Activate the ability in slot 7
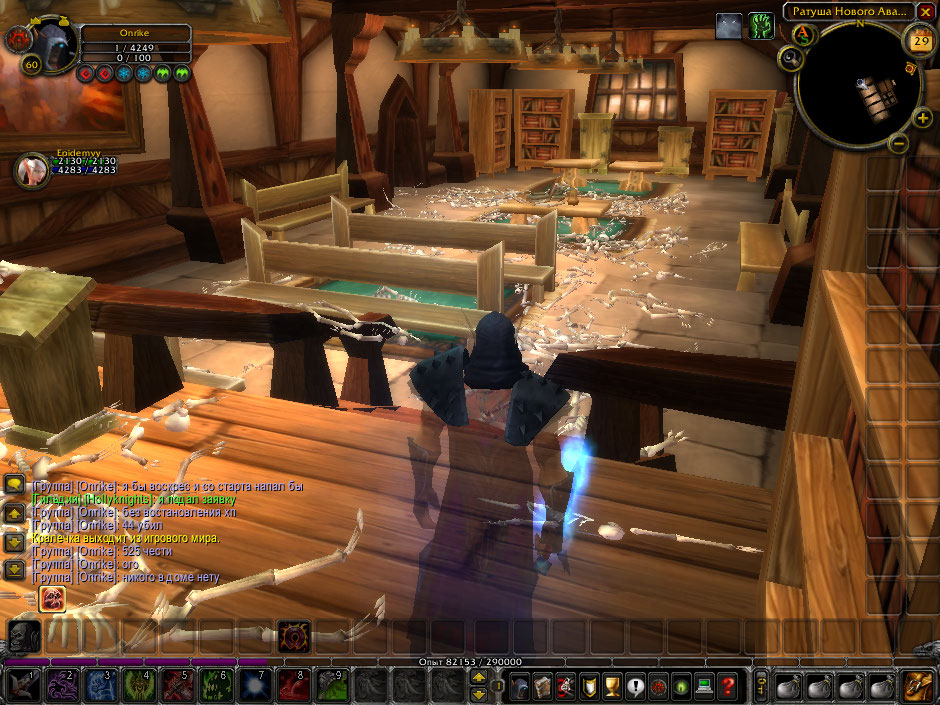 254,686
